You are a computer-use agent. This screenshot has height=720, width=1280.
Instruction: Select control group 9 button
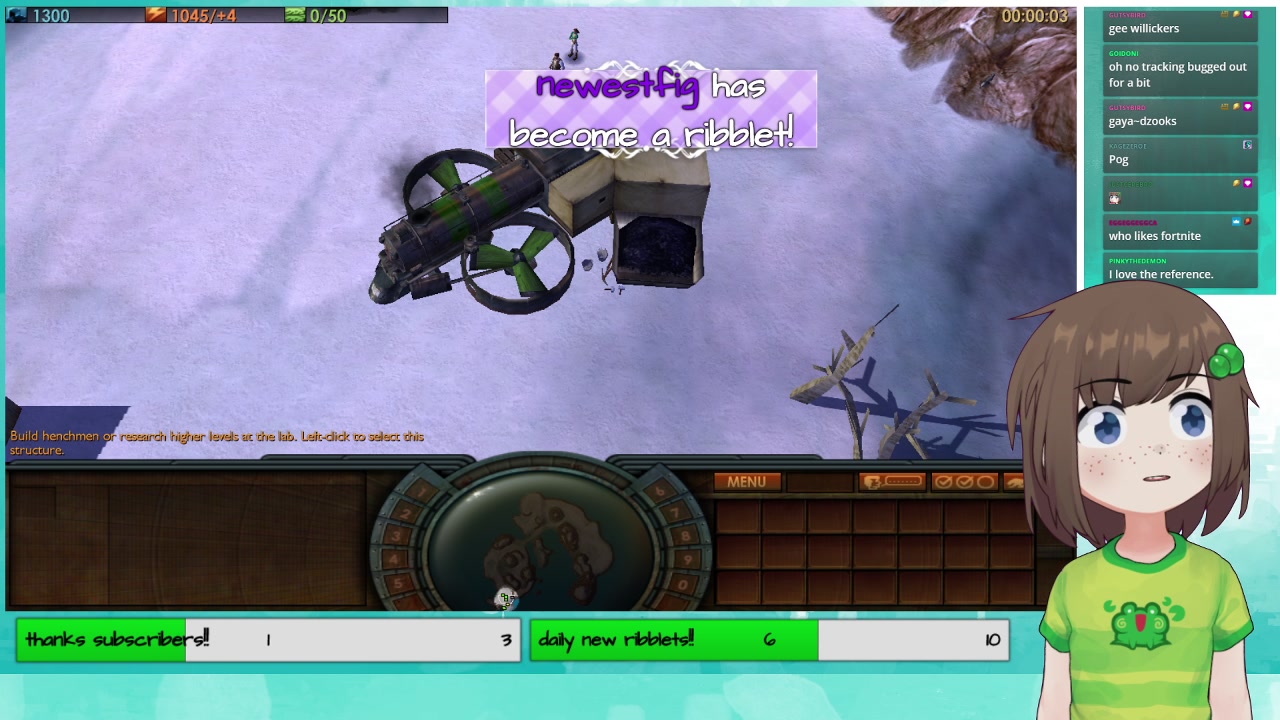click(x=687, y=560)
